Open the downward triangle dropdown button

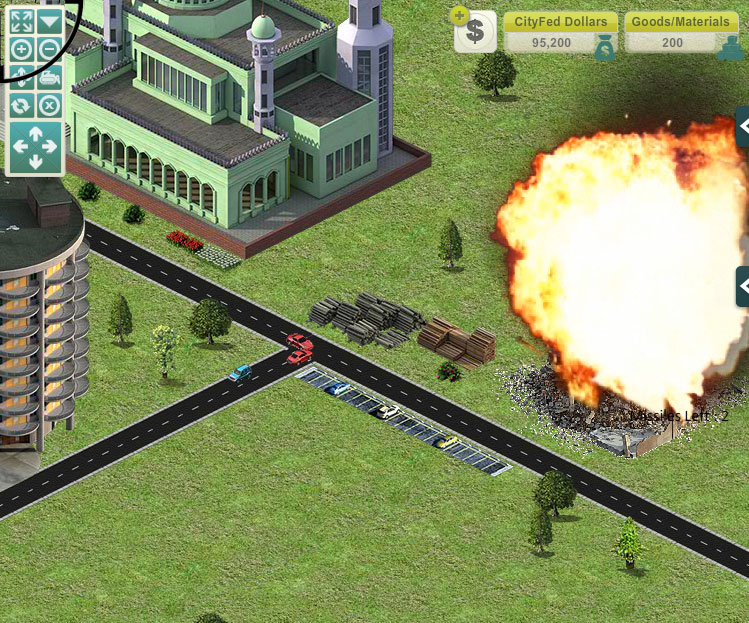49,20
